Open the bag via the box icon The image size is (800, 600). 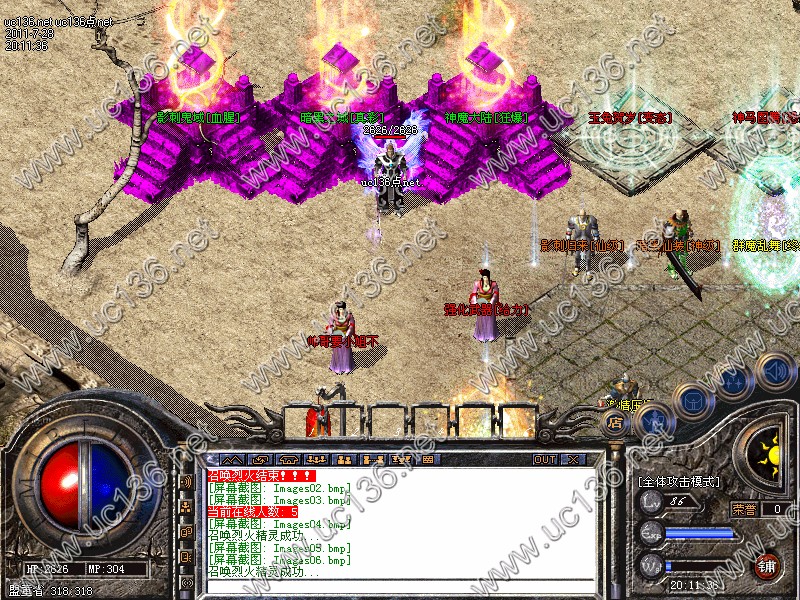(692, 400)
